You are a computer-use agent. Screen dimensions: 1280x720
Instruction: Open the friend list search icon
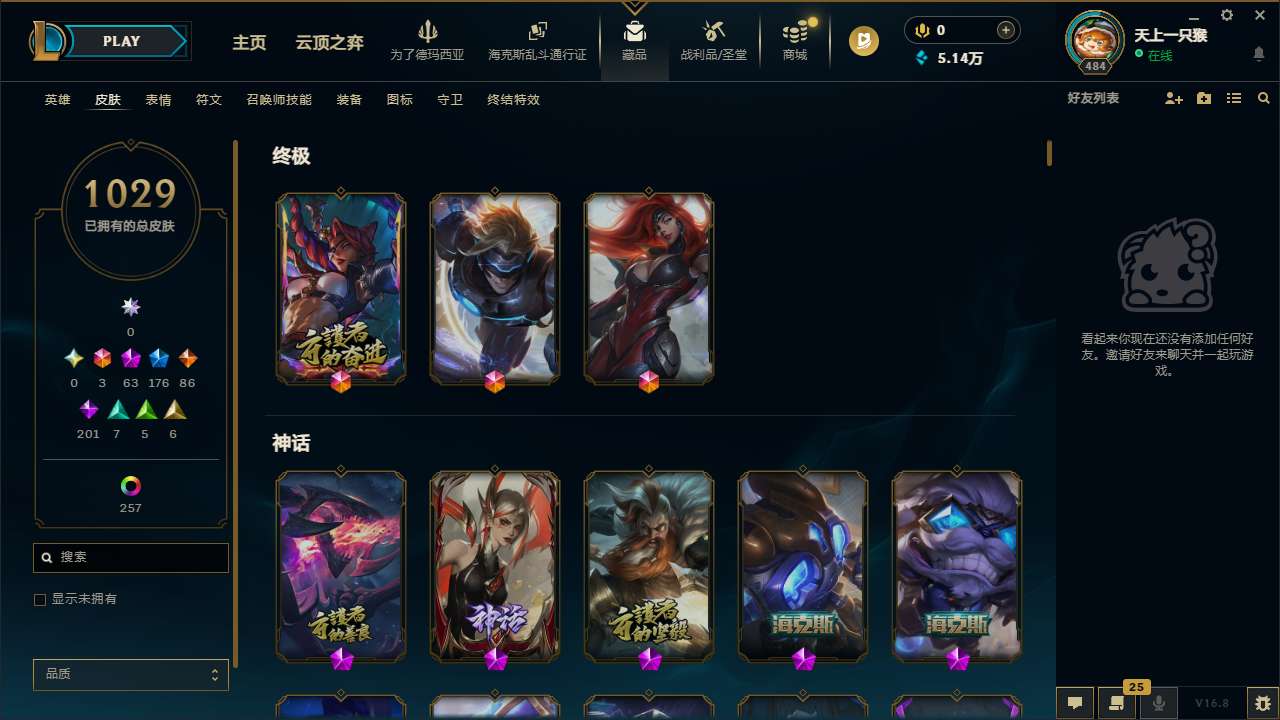point(1264,99)
